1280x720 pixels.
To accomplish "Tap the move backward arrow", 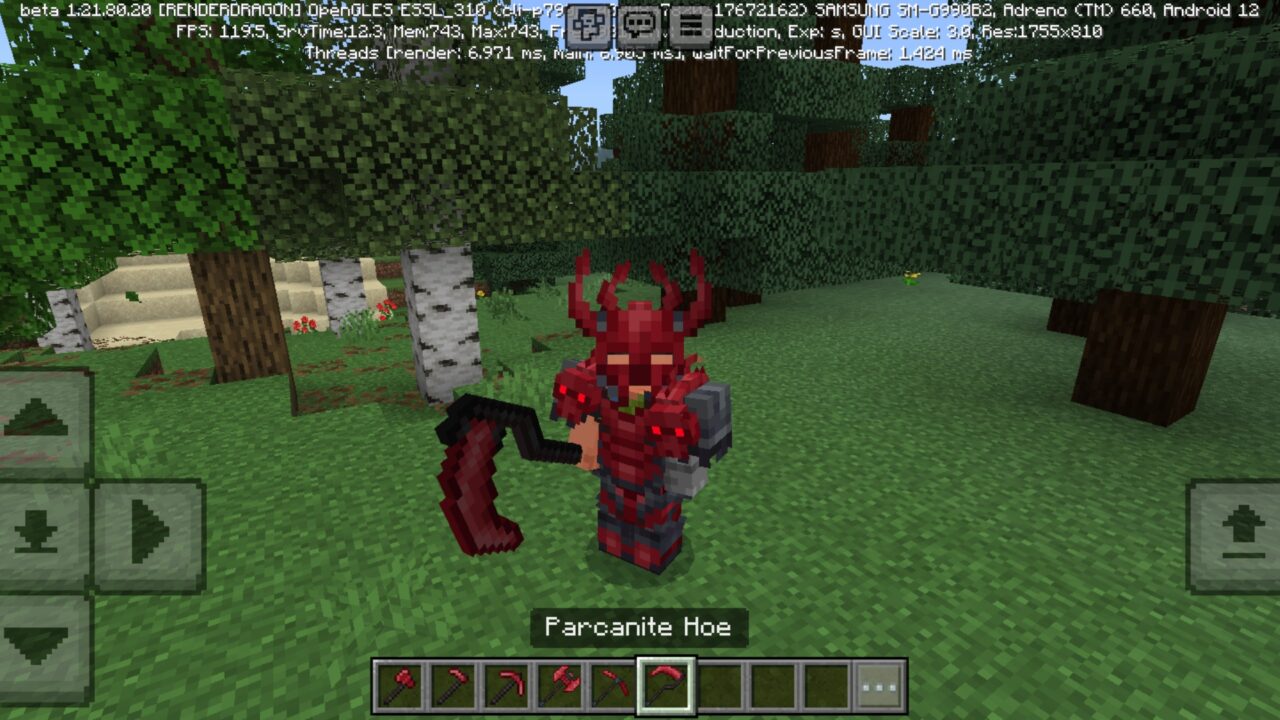I will (38, 645).
